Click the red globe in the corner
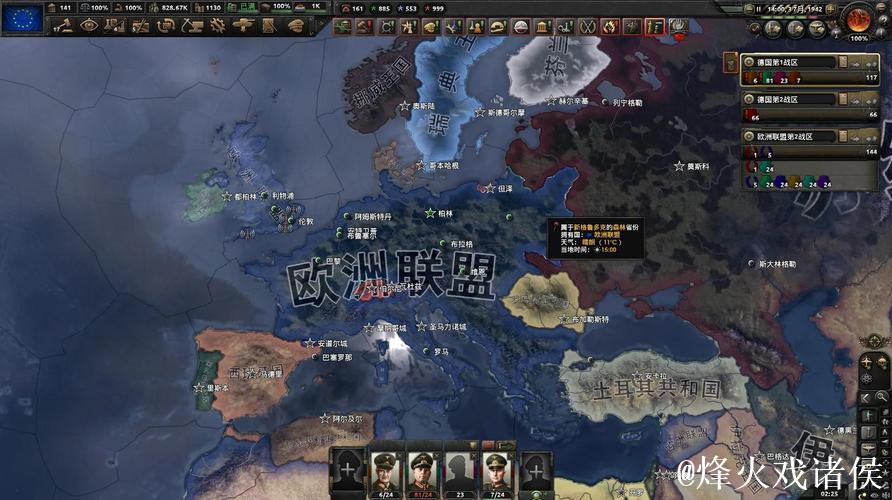The height and width of the screenshot is (500, 892). click(x=859, y=18)
